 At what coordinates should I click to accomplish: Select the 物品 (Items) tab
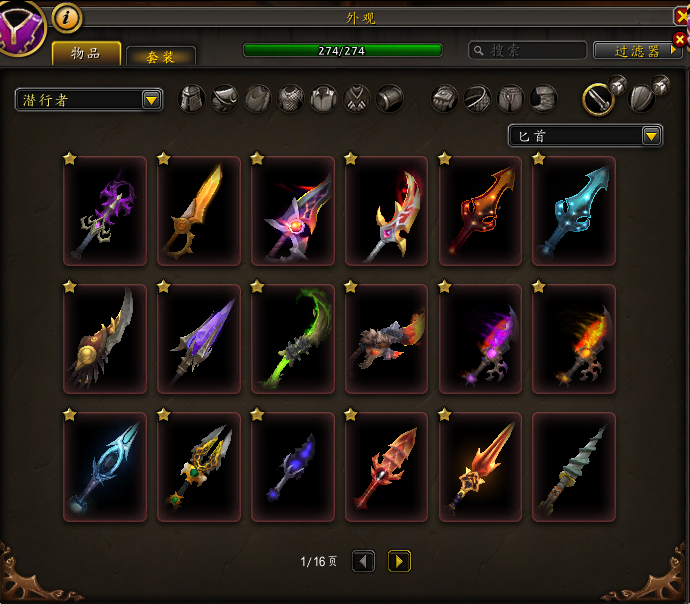coord(86,54)
